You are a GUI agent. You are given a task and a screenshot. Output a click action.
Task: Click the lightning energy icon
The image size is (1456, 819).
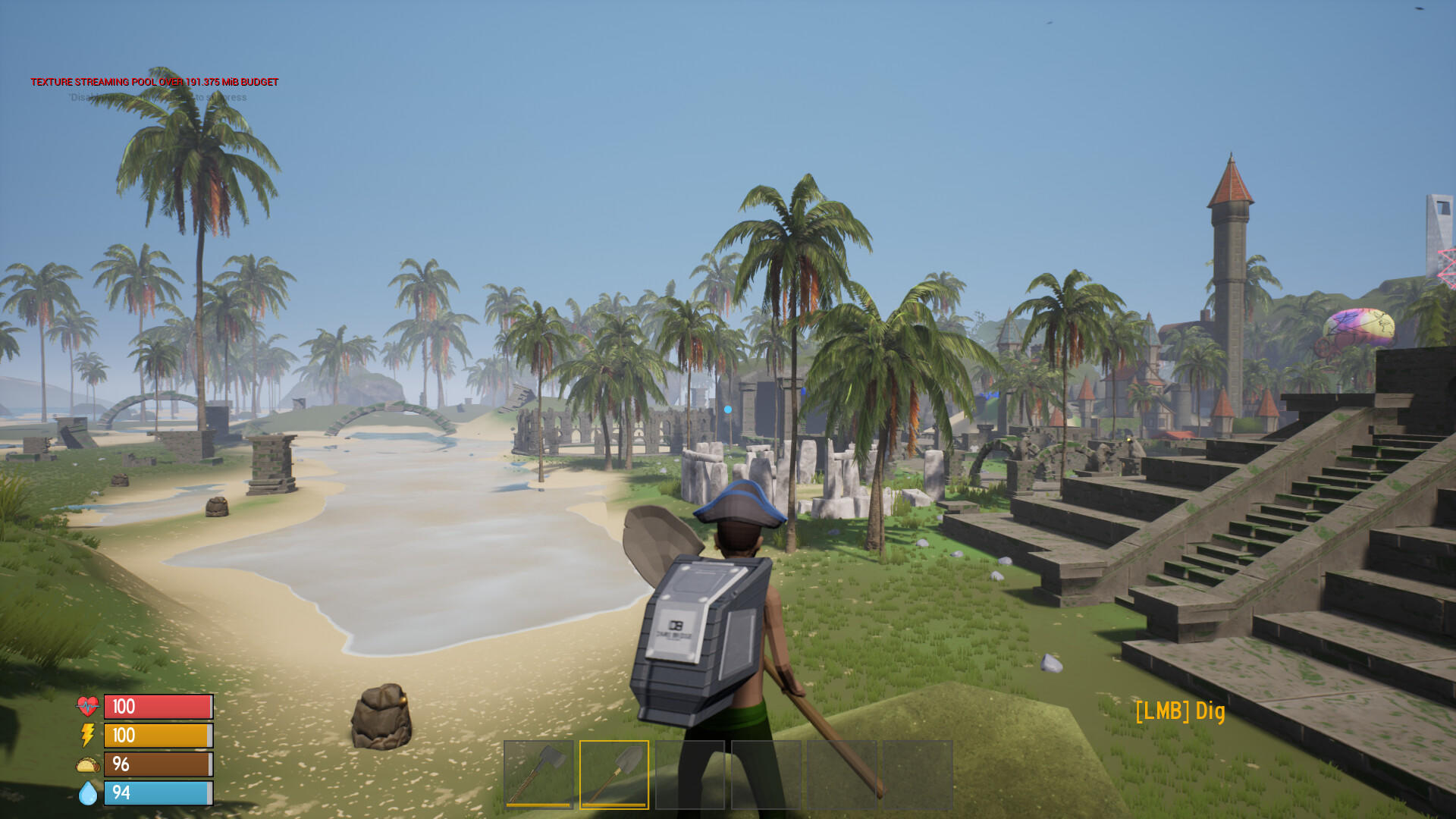(x=86, y=736)
